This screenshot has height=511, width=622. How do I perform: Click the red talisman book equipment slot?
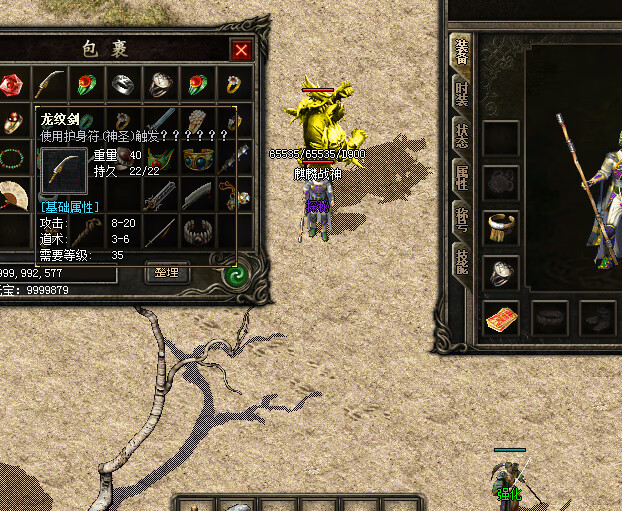coord(500,318)
